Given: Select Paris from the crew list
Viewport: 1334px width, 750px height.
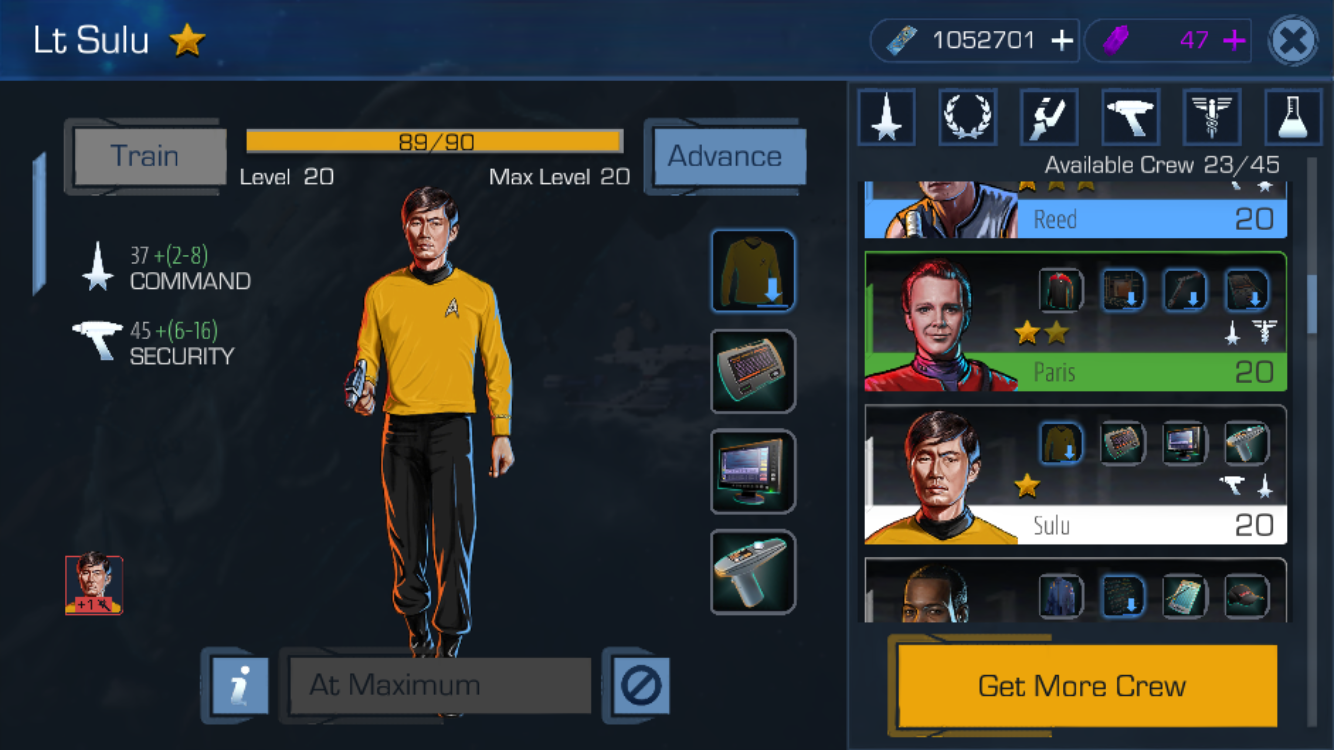Looking at the screenshot, I should click(x=1075, y=321).
